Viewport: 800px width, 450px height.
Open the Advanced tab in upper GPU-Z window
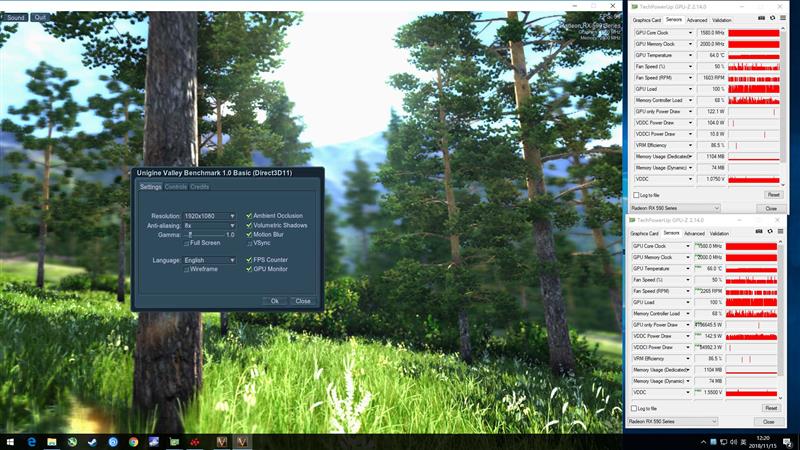point(697,20)
